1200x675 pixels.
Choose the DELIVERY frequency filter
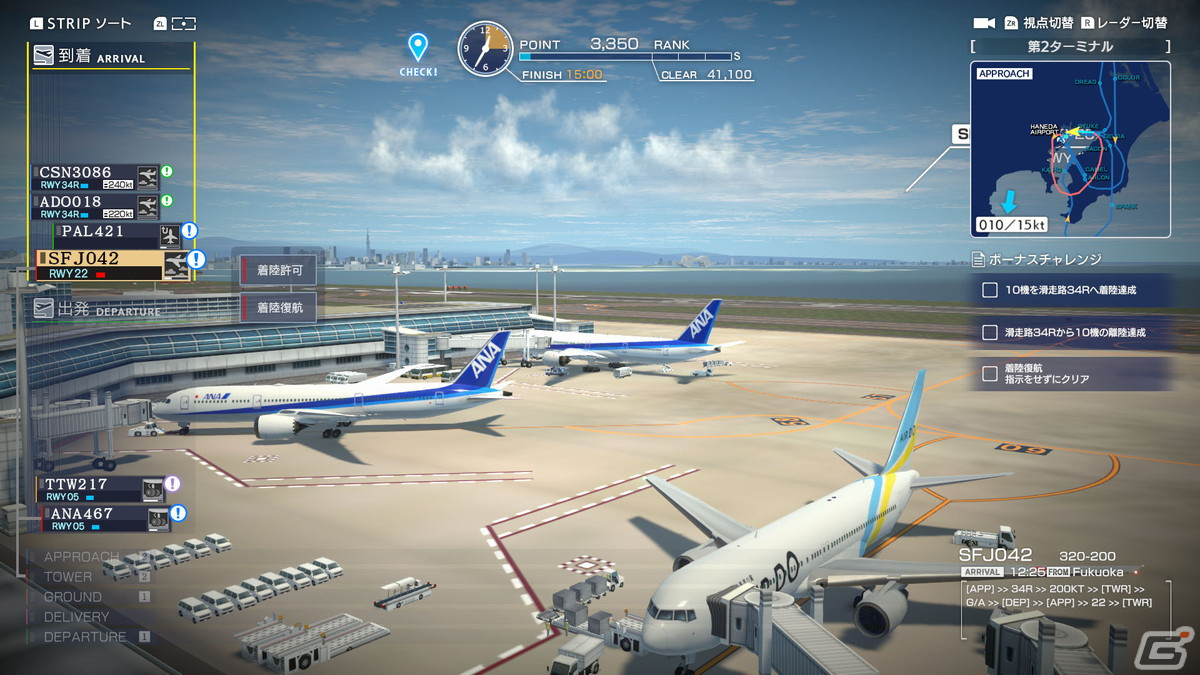coord(77,617)
